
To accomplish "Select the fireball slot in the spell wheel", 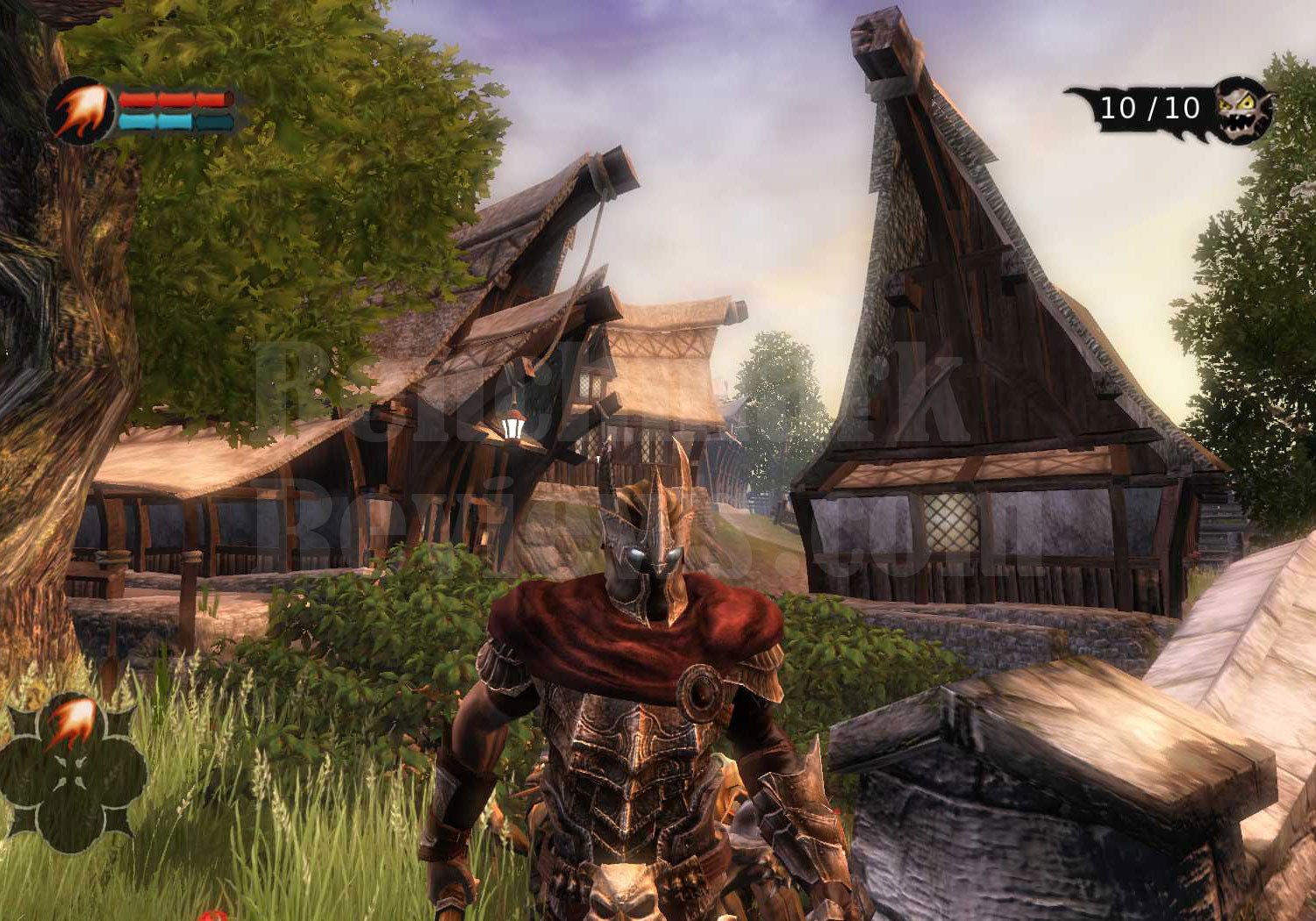I will tap(74, 722).
